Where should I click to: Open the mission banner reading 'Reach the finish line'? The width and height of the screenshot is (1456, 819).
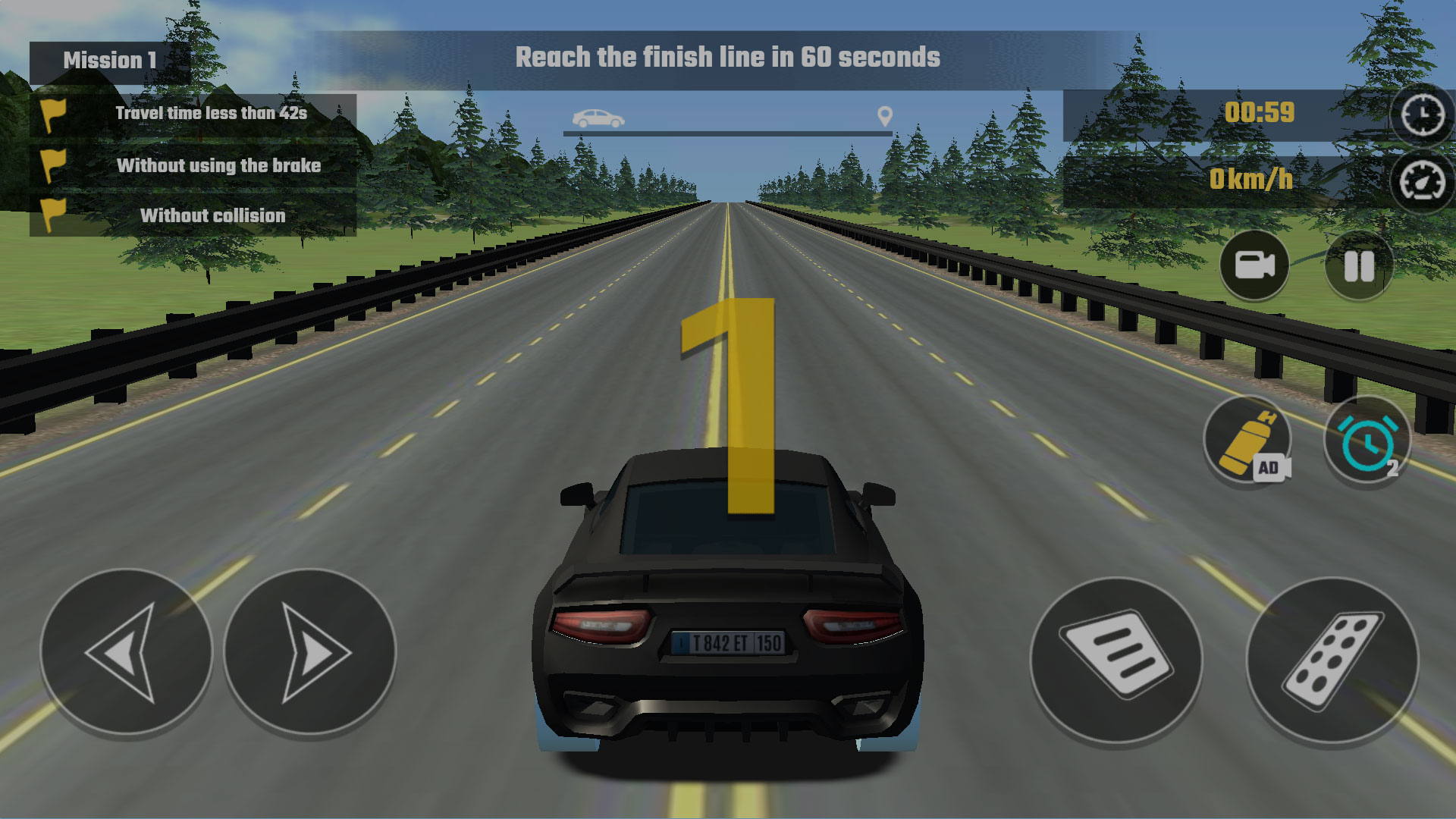coord(727,56)
